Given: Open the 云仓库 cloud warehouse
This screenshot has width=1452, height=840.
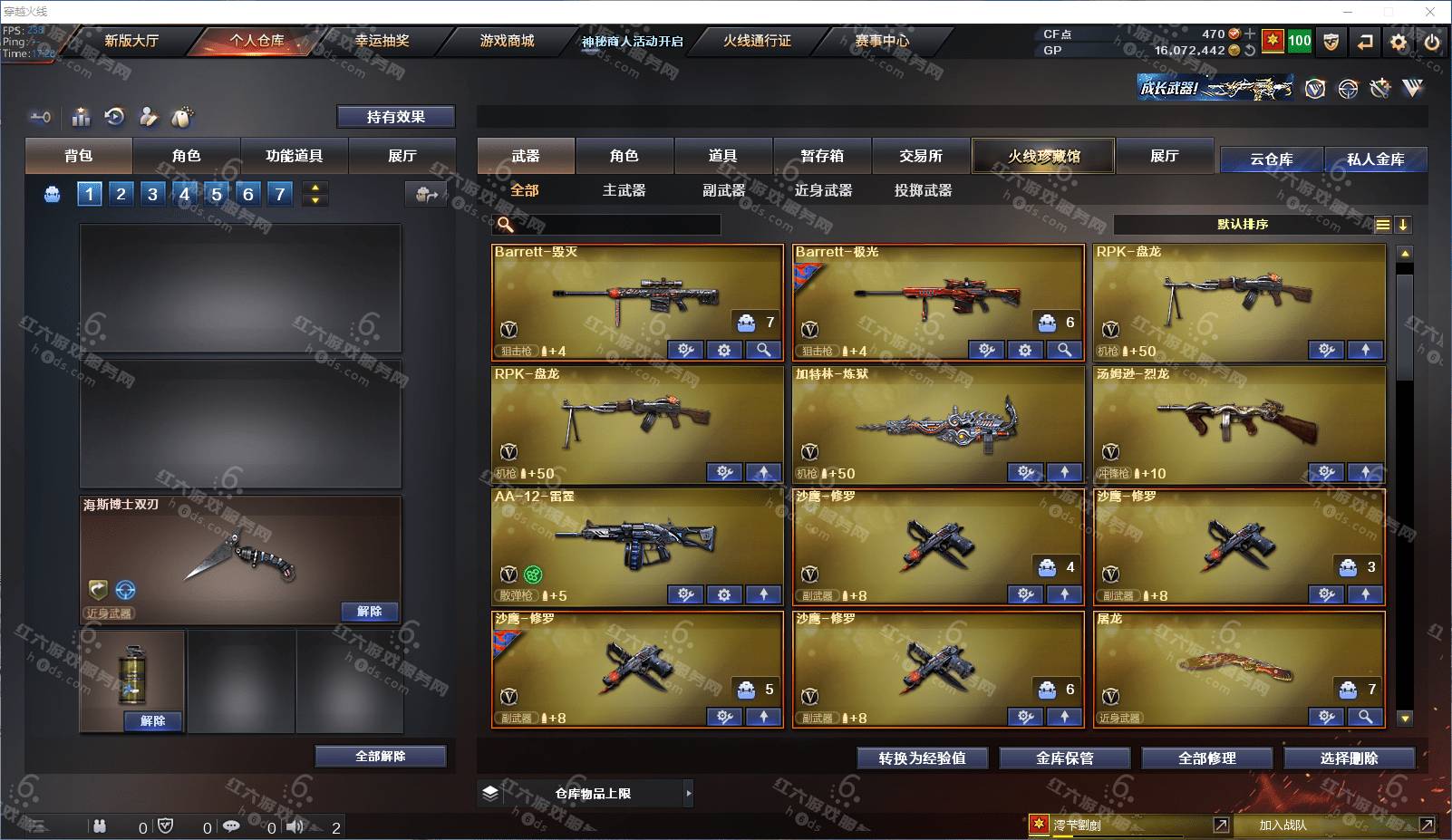Looking at the screenshot, I should (1271, 159).
